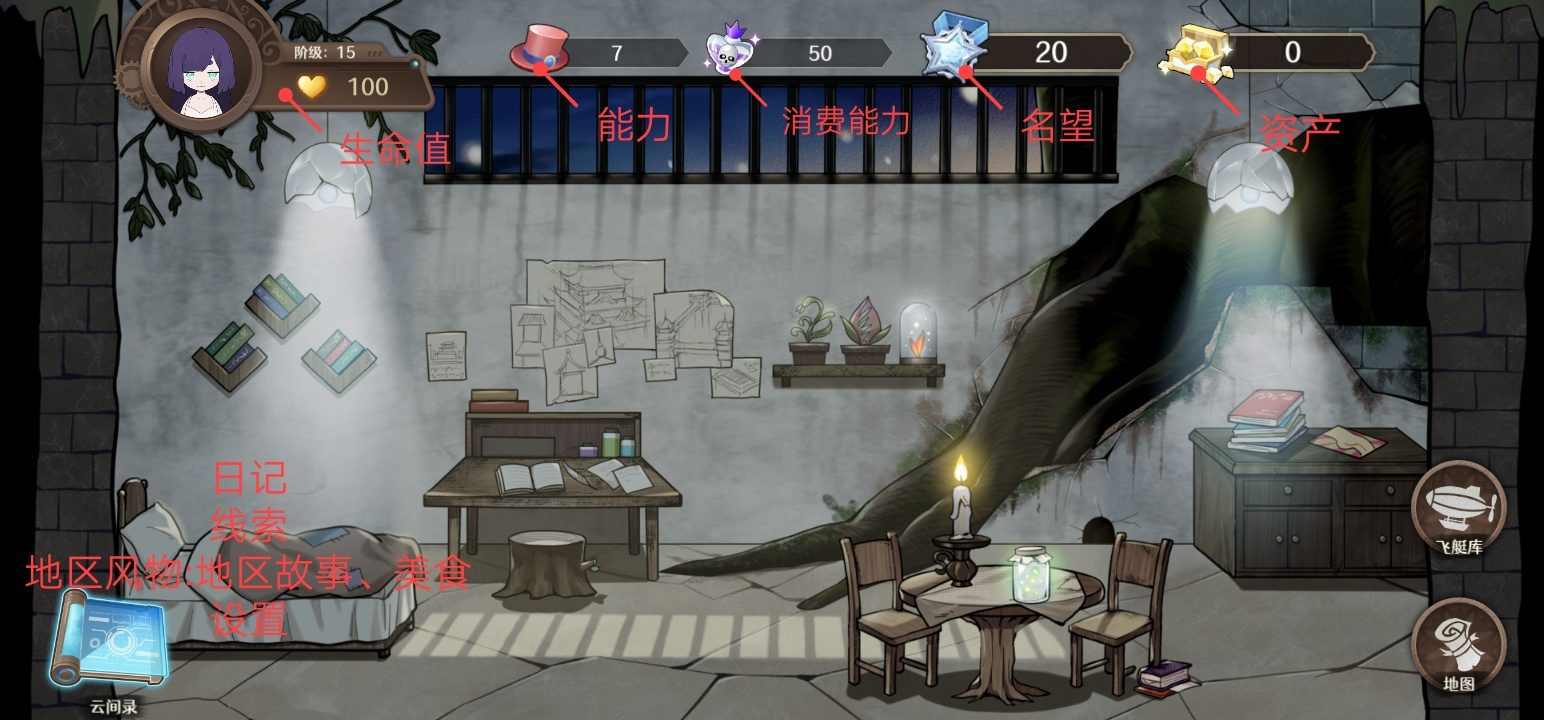Select the skull potion spending icon
The width and height of the screenshot is (1544, 720).
point(732,52)
